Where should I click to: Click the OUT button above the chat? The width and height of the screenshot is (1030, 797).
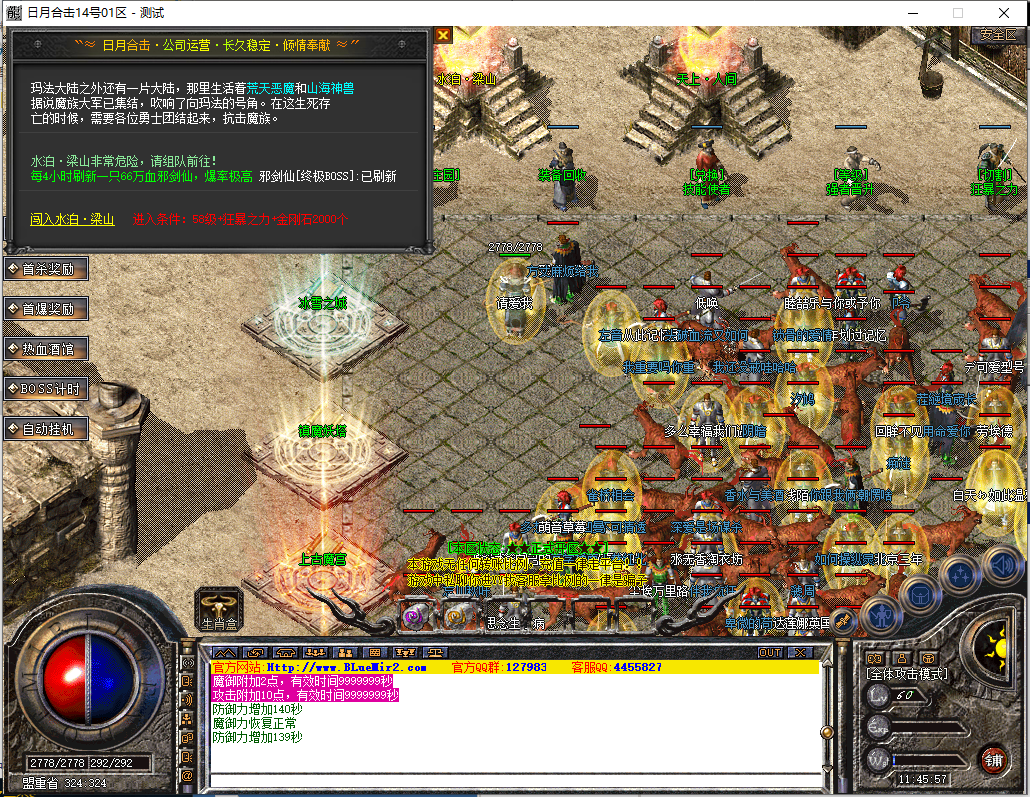tap(769, 652)
